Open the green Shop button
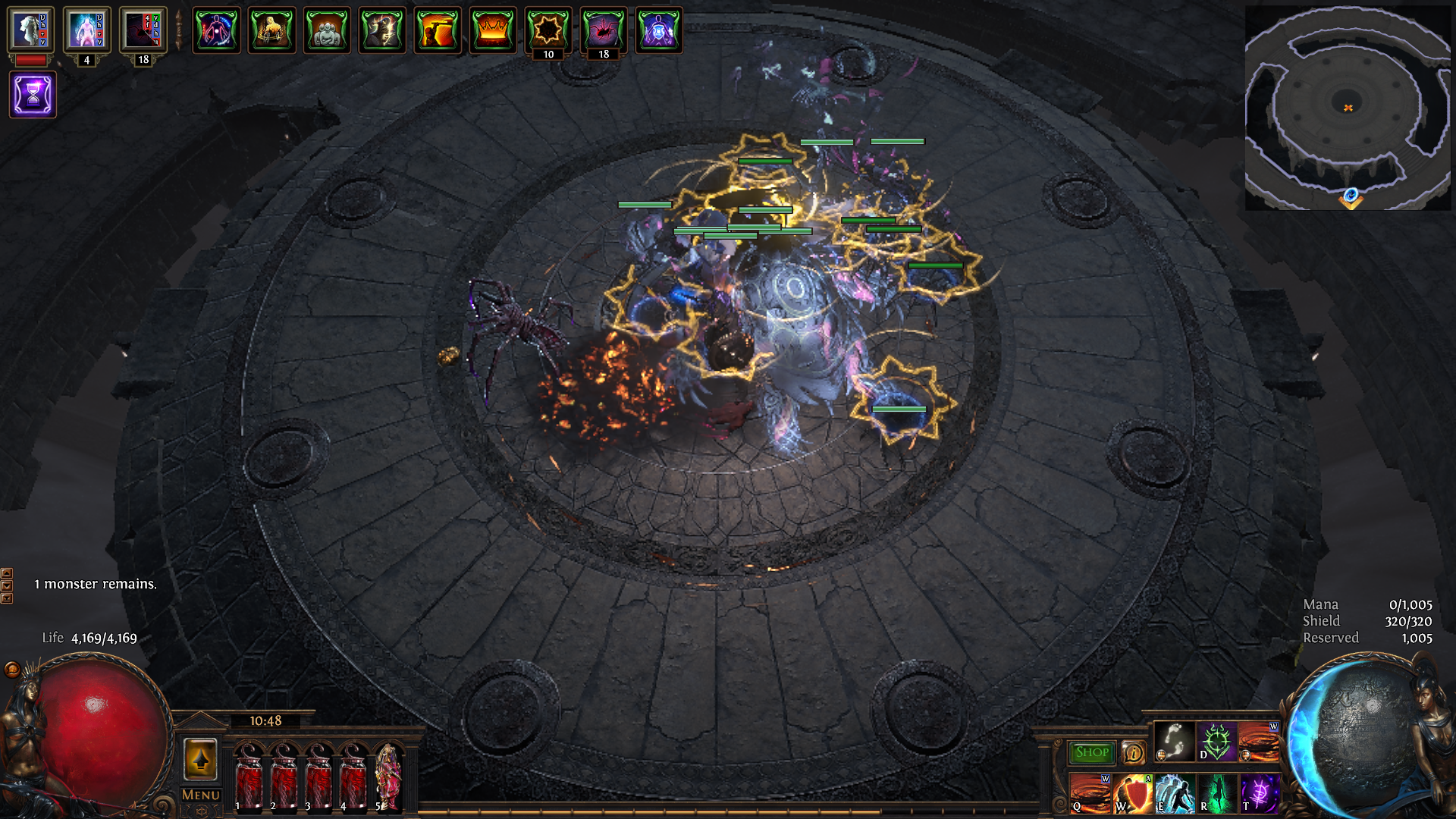Viewport: 1456px width, 819px height. click(x=1091, y=752)
